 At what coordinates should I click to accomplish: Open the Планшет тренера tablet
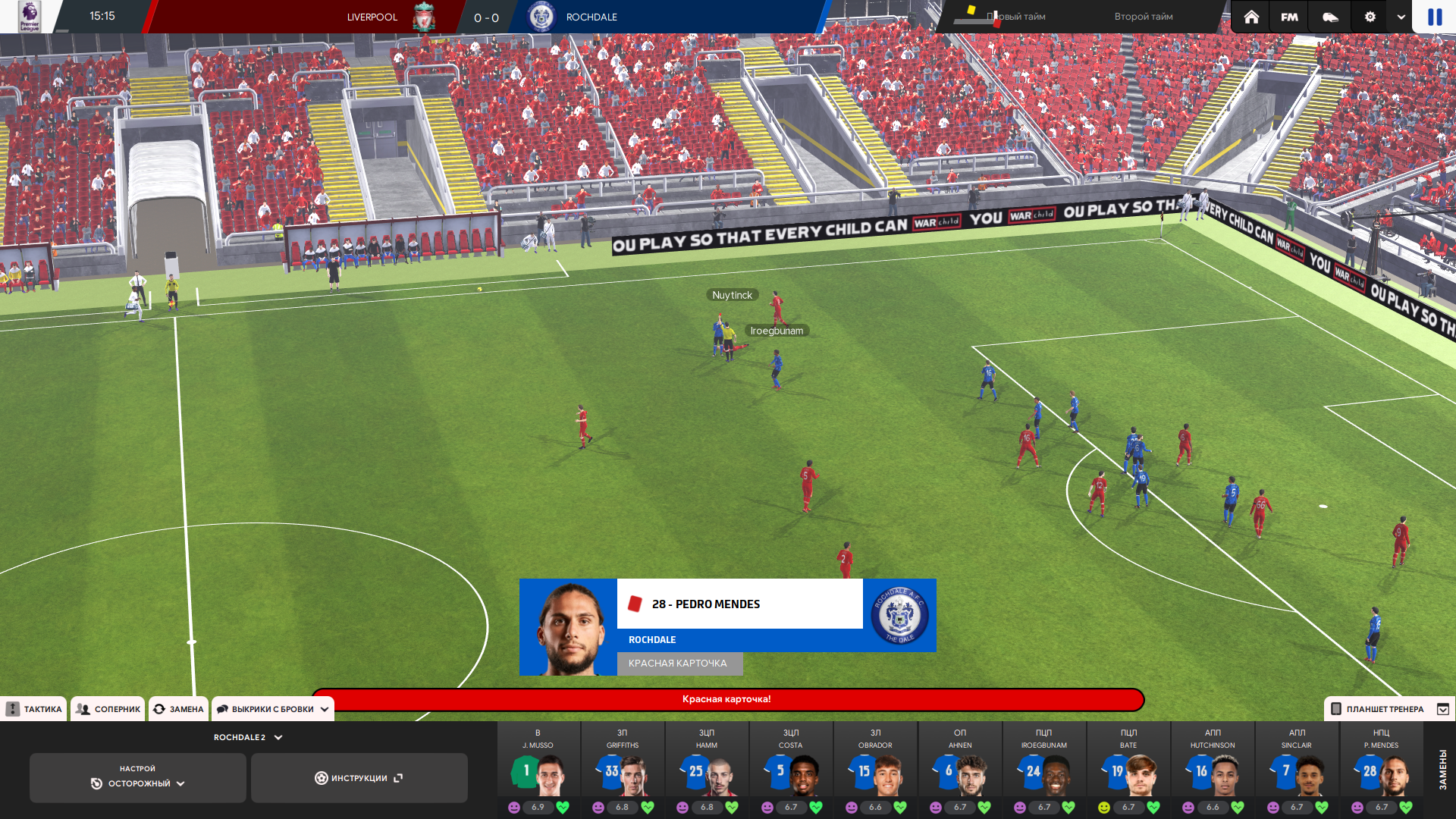coord(1385,709)
